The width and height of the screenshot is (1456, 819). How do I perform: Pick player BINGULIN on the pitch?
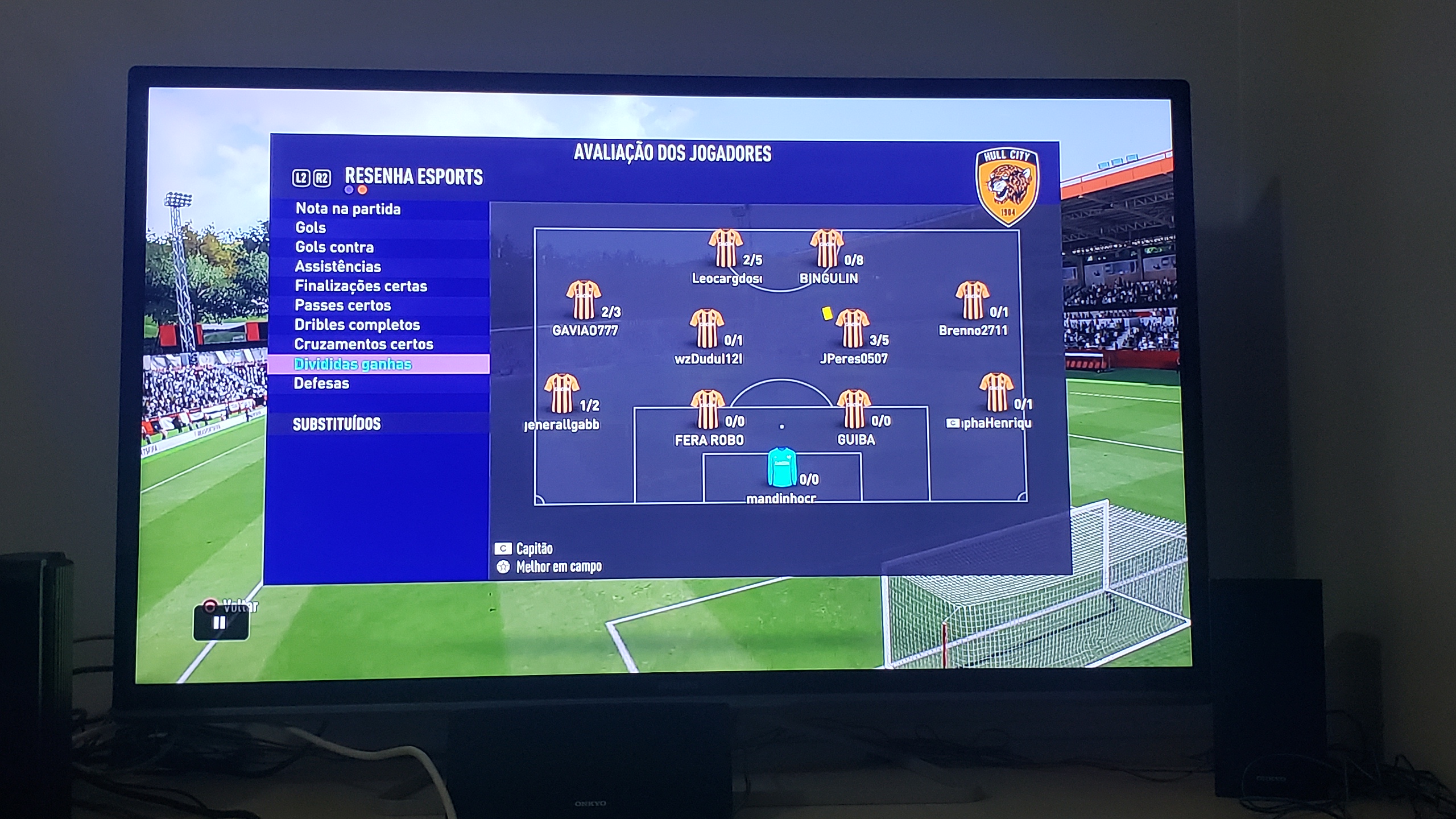click(826, 249)
